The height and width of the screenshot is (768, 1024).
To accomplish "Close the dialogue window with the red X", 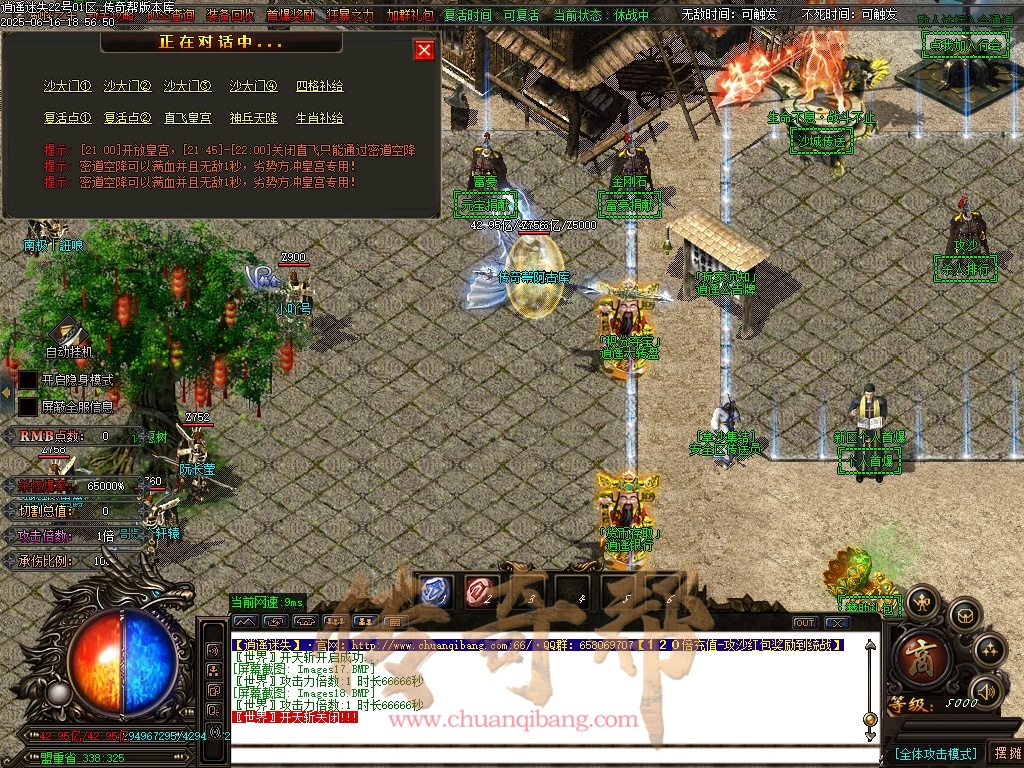I will (x=424, y=50).
